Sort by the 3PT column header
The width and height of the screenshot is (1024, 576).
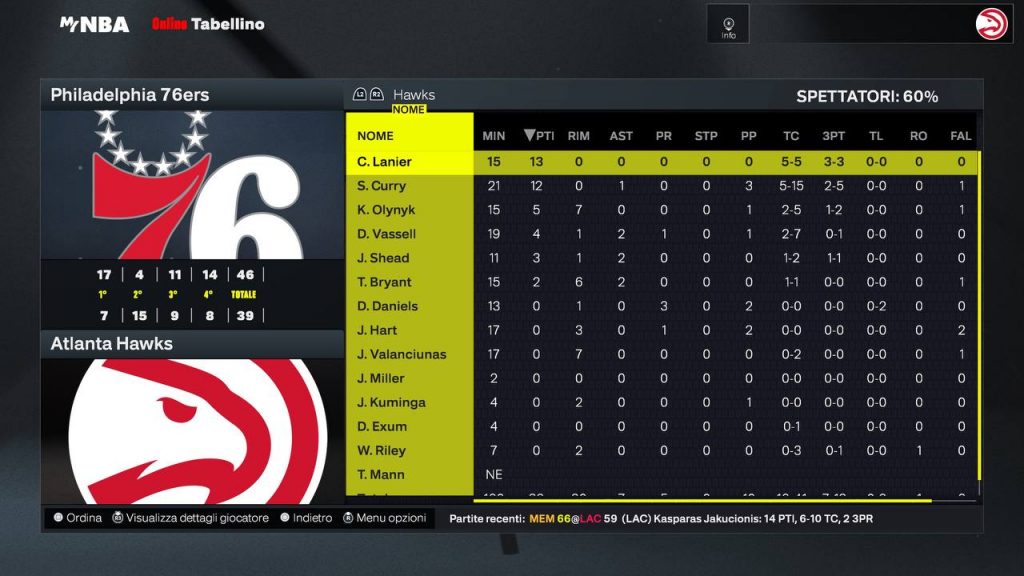click(834, 136)
